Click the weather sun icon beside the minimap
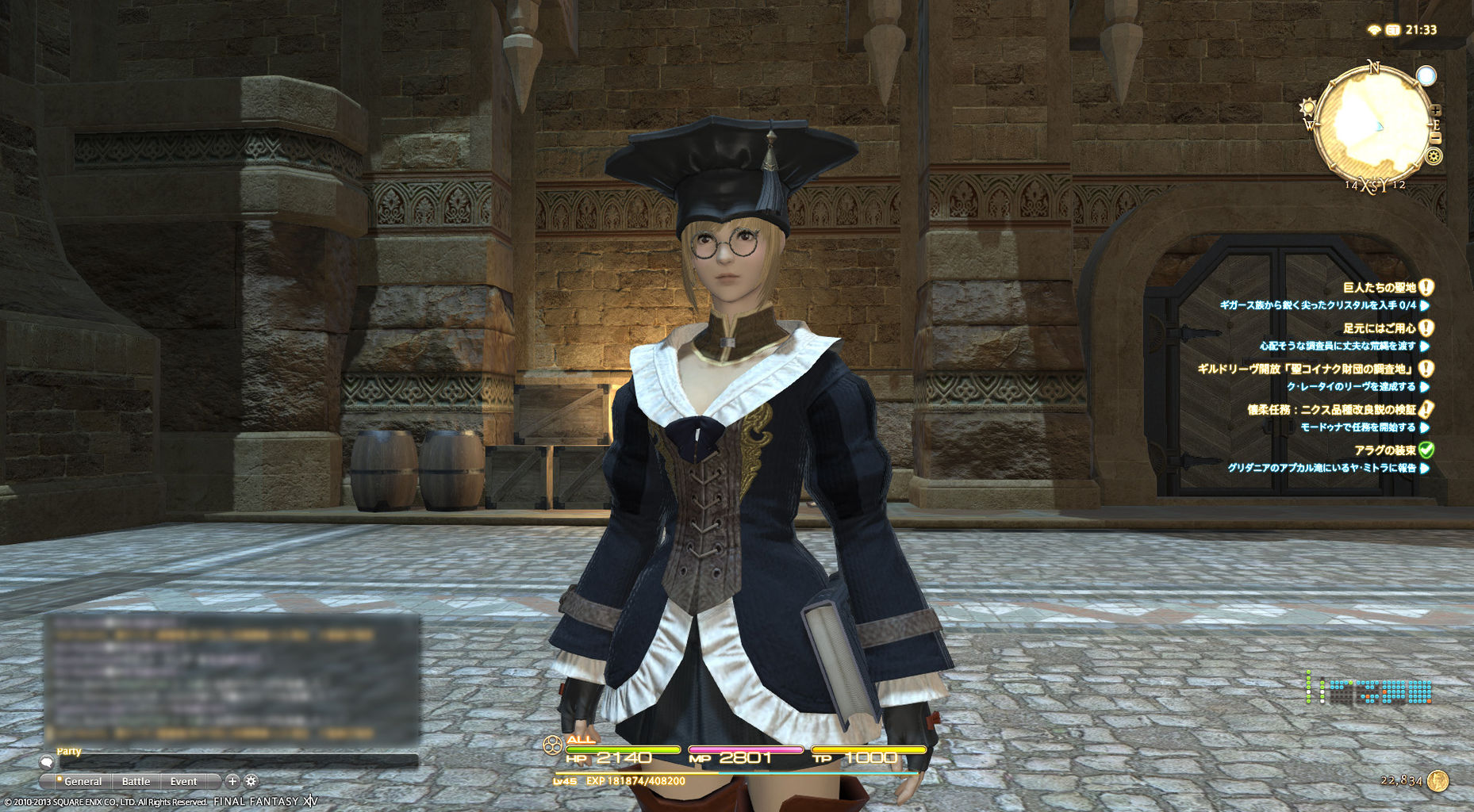This screenshot has height=812, width=1474. point(1307,106)
